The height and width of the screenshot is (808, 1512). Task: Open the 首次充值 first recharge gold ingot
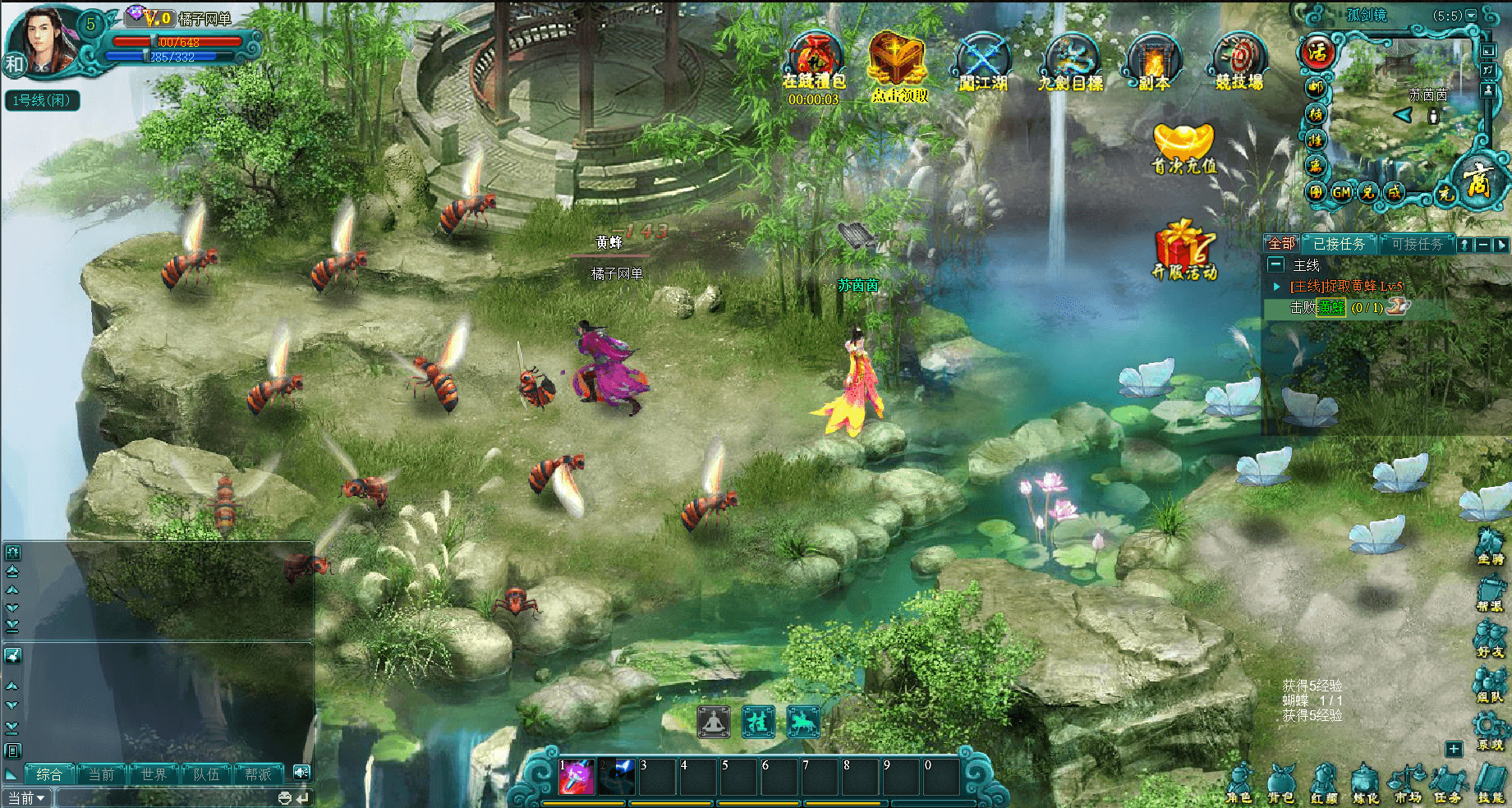(x=1183, y=148)
